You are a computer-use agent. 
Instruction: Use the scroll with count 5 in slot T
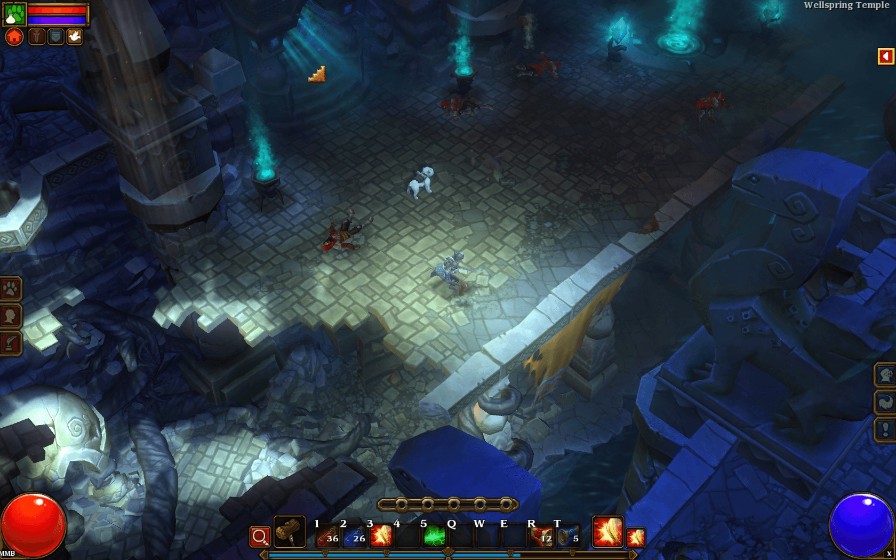pyautogui.click(x=568, y=537)
